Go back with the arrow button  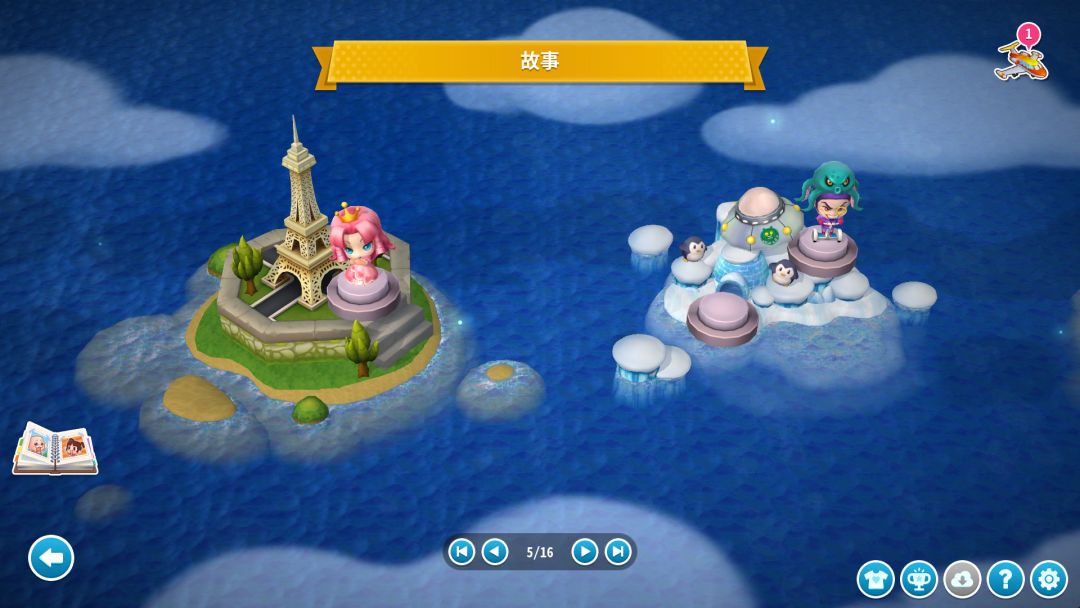tap(51, 558)
